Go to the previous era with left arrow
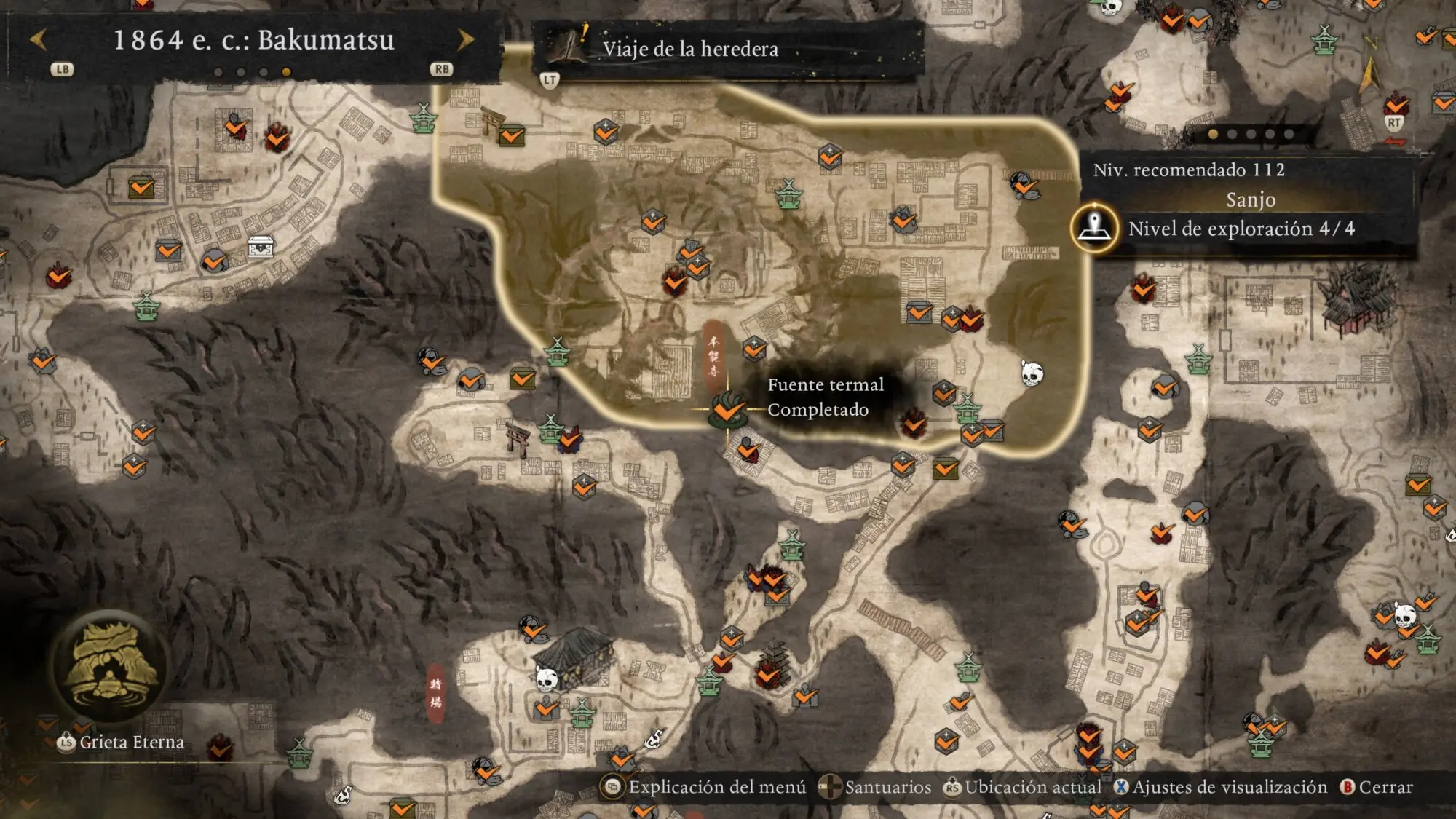The image size is (1456, 819). (x=39, y=40)
